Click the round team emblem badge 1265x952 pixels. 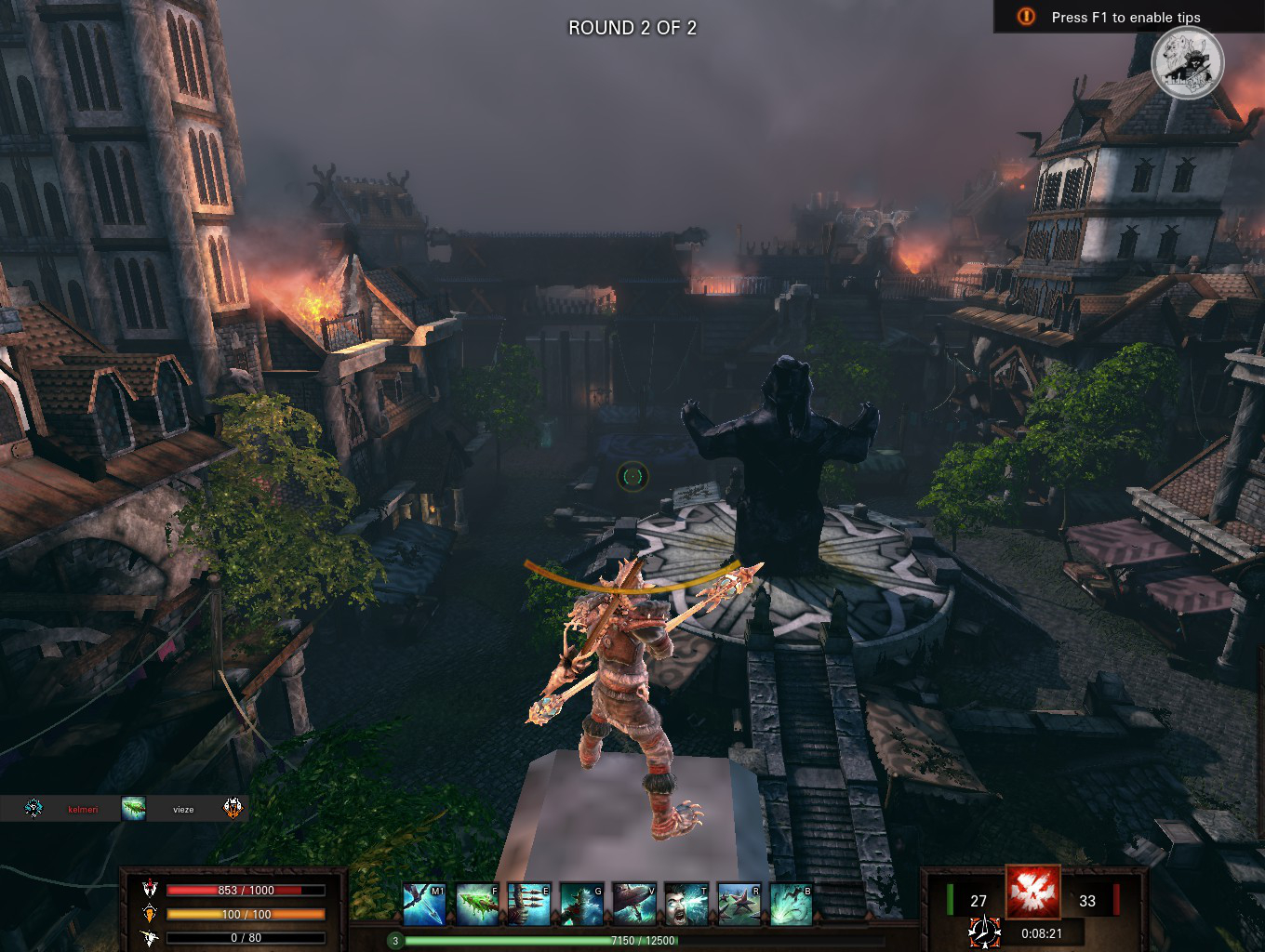(x=1188, y=63)
